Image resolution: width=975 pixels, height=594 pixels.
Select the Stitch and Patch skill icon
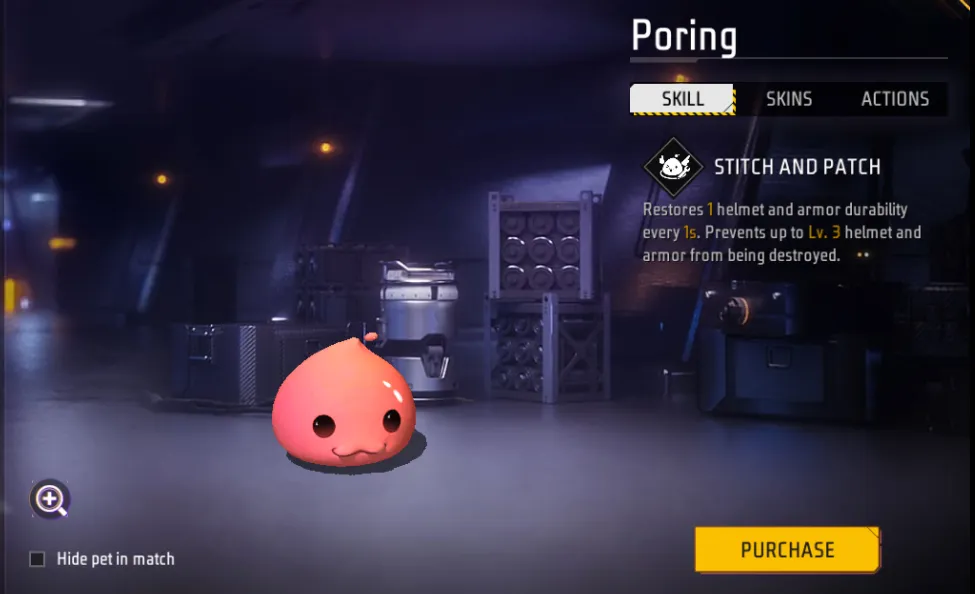click(x=673, y=167)
